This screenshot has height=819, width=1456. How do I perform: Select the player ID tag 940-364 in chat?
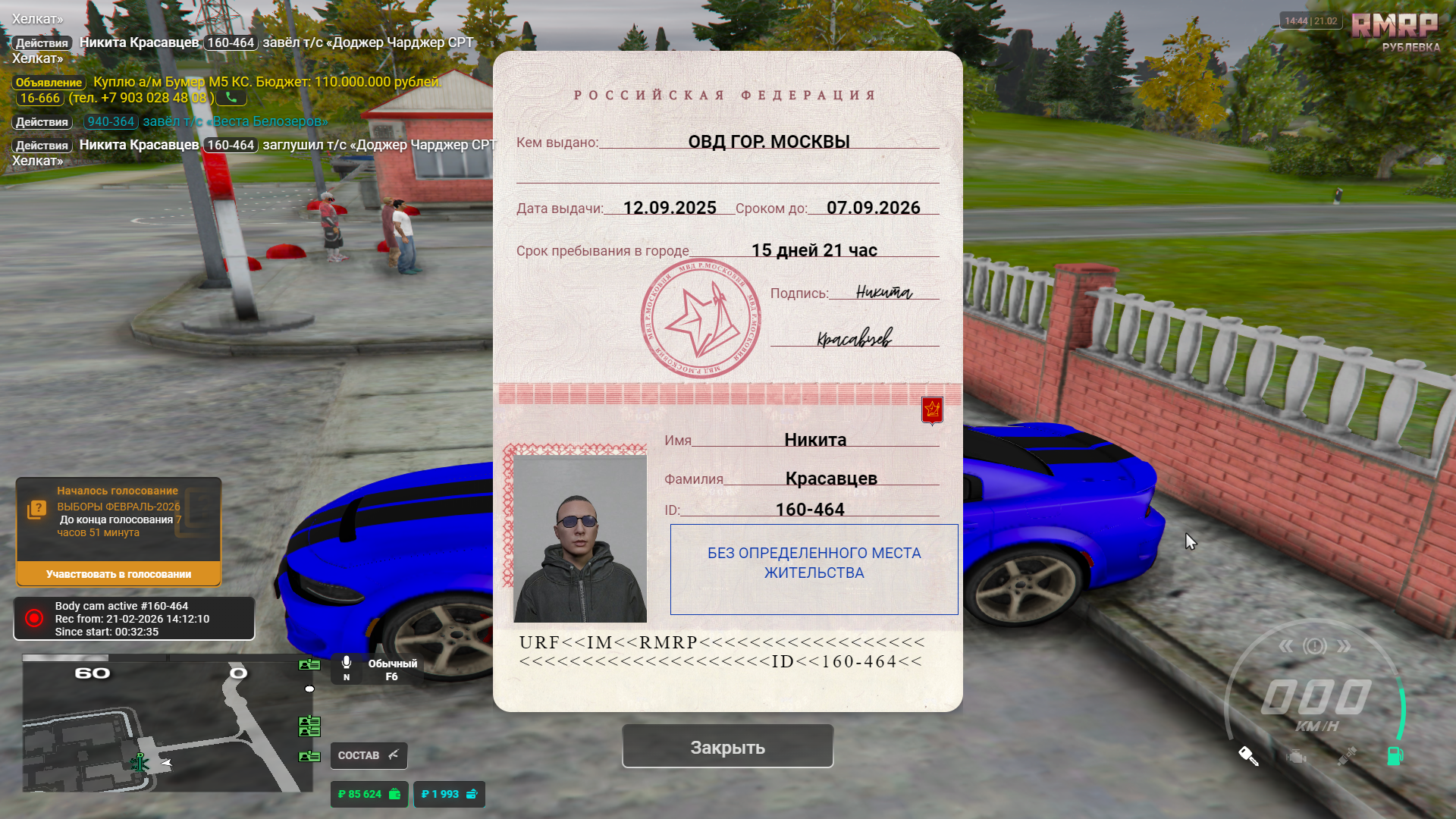(111, 121)
